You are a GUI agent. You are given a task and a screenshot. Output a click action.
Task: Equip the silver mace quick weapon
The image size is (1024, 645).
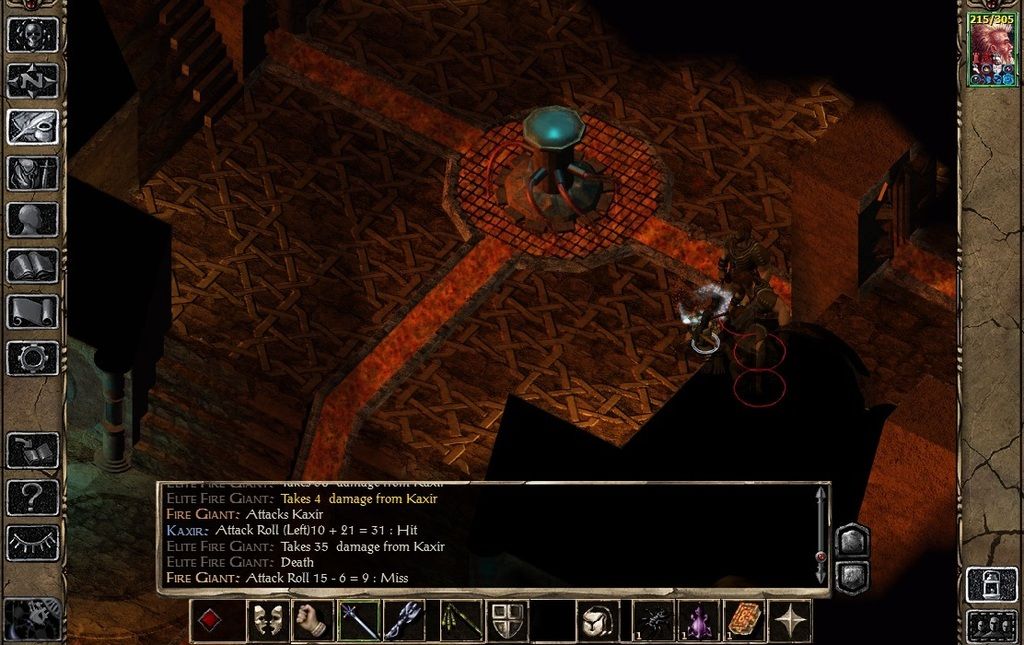click(404, 621)
